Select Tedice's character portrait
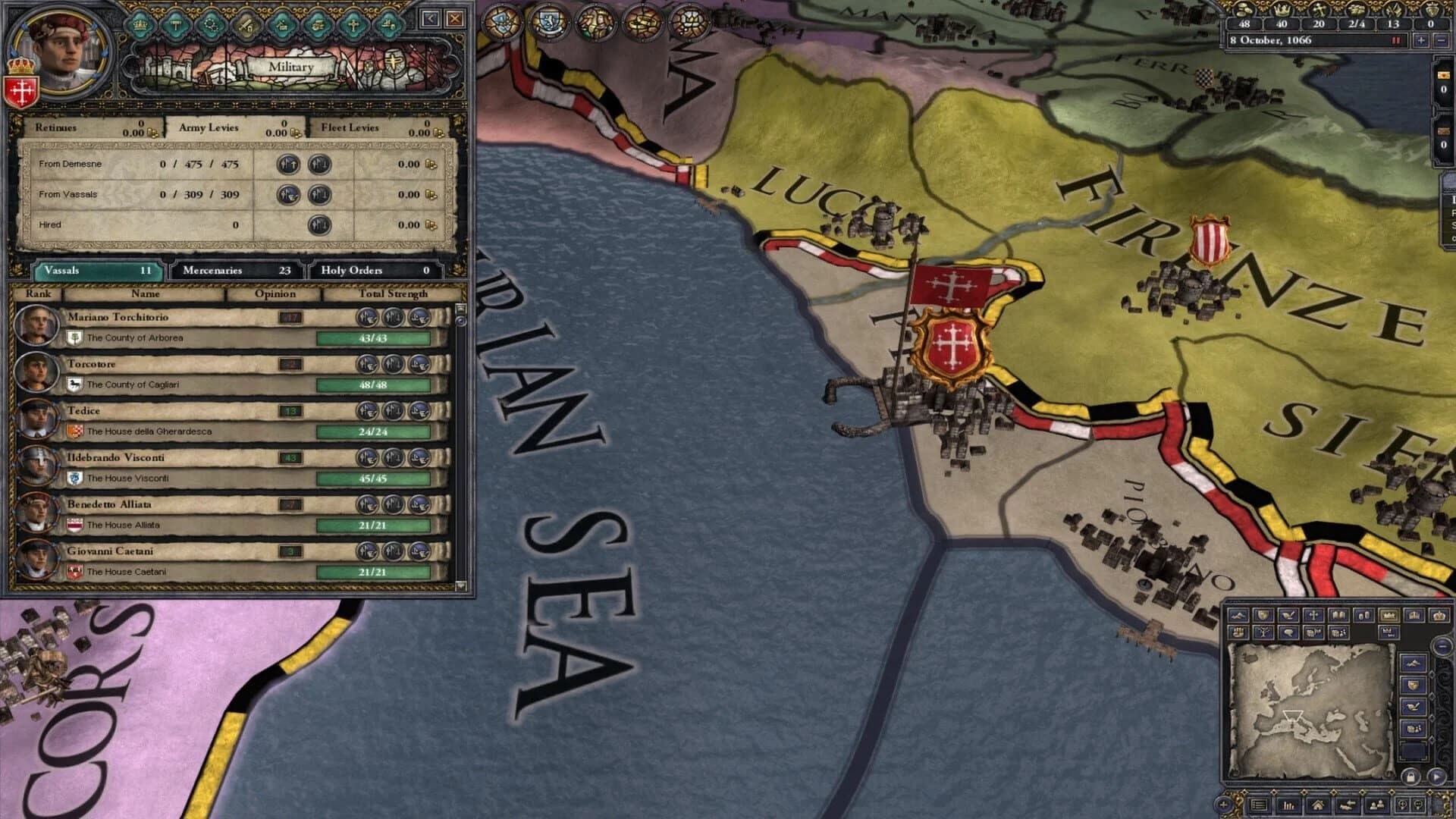Viewport: 1456px width, 819px height. [36, 417]
